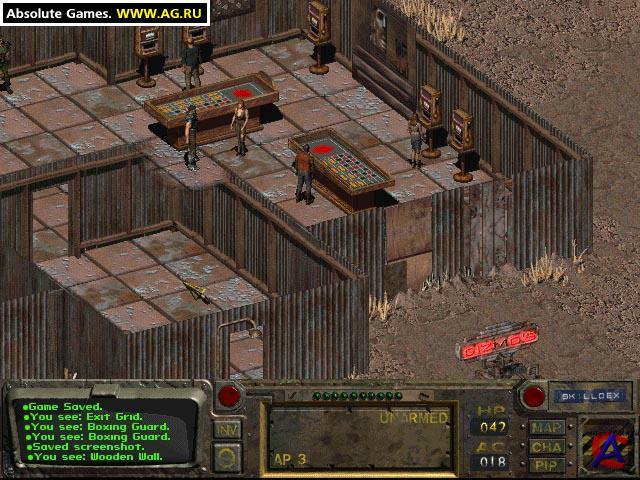Click the red button above INV

pos(229,396)
